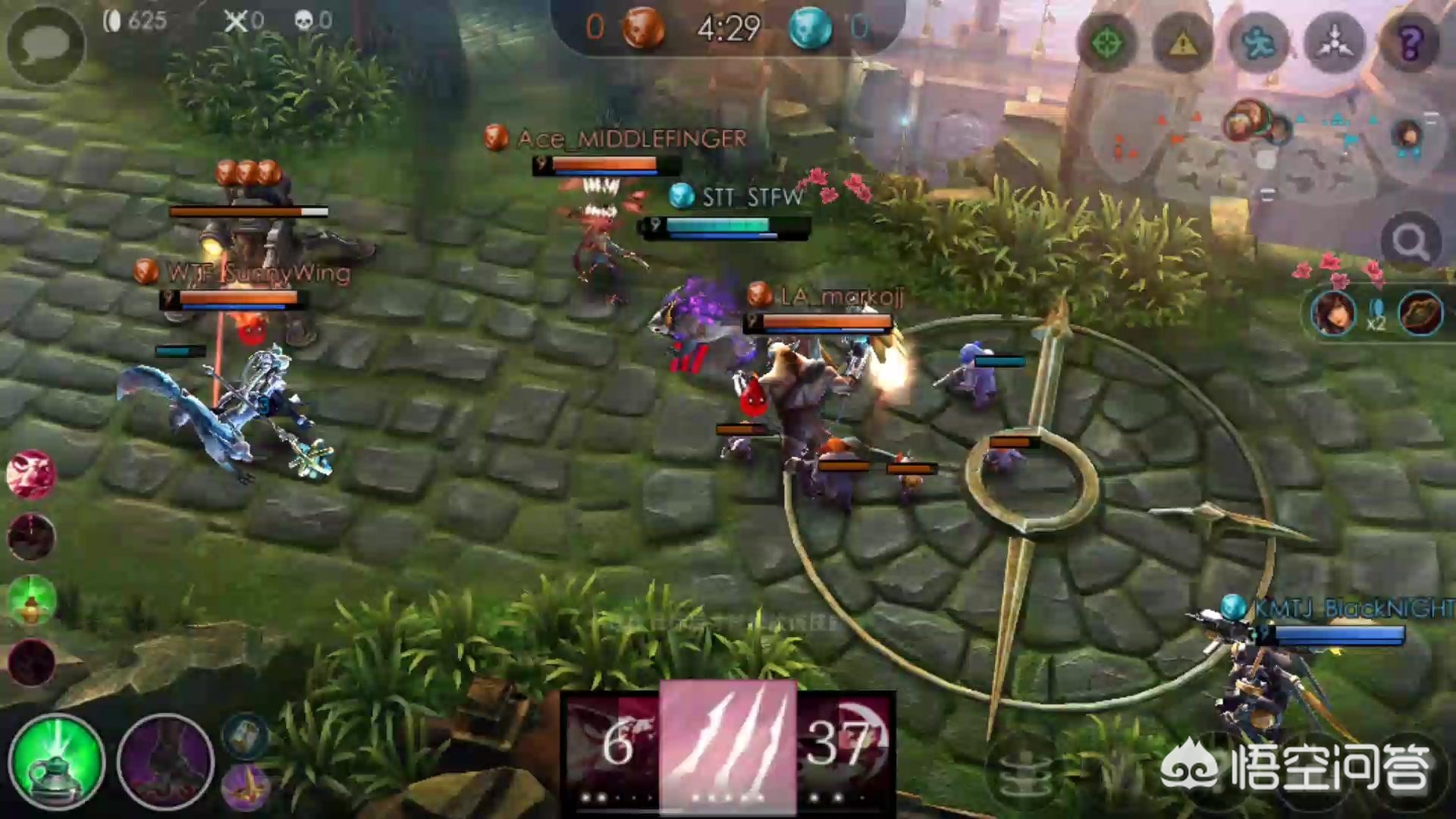Tap the purple question mark ping
1456x819 pixels.
click(1410, 43)
